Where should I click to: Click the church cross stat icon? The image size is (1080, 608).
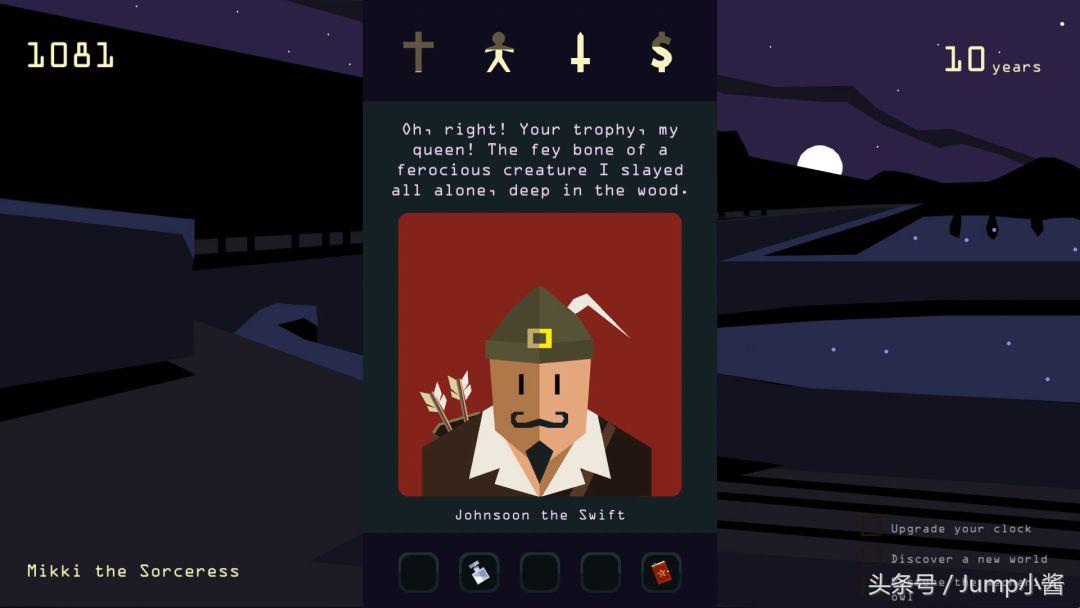click(418, 52)
